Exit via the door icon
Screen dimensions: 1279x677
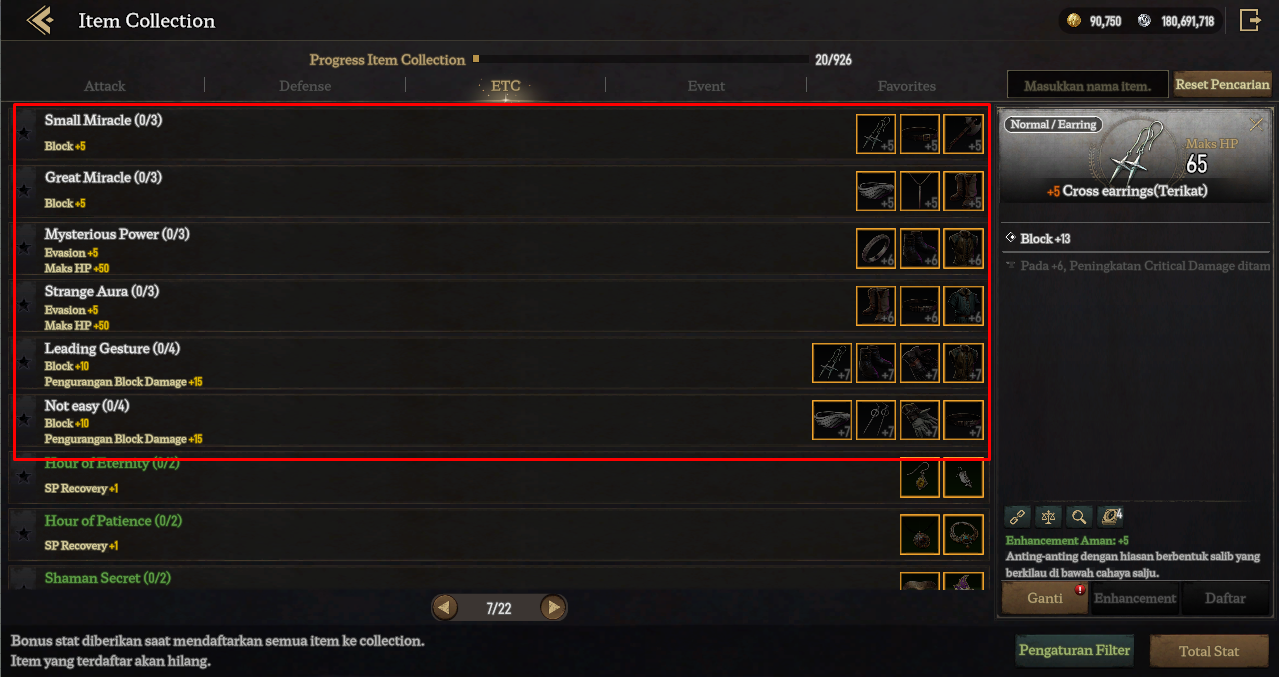click(1250, 20)
